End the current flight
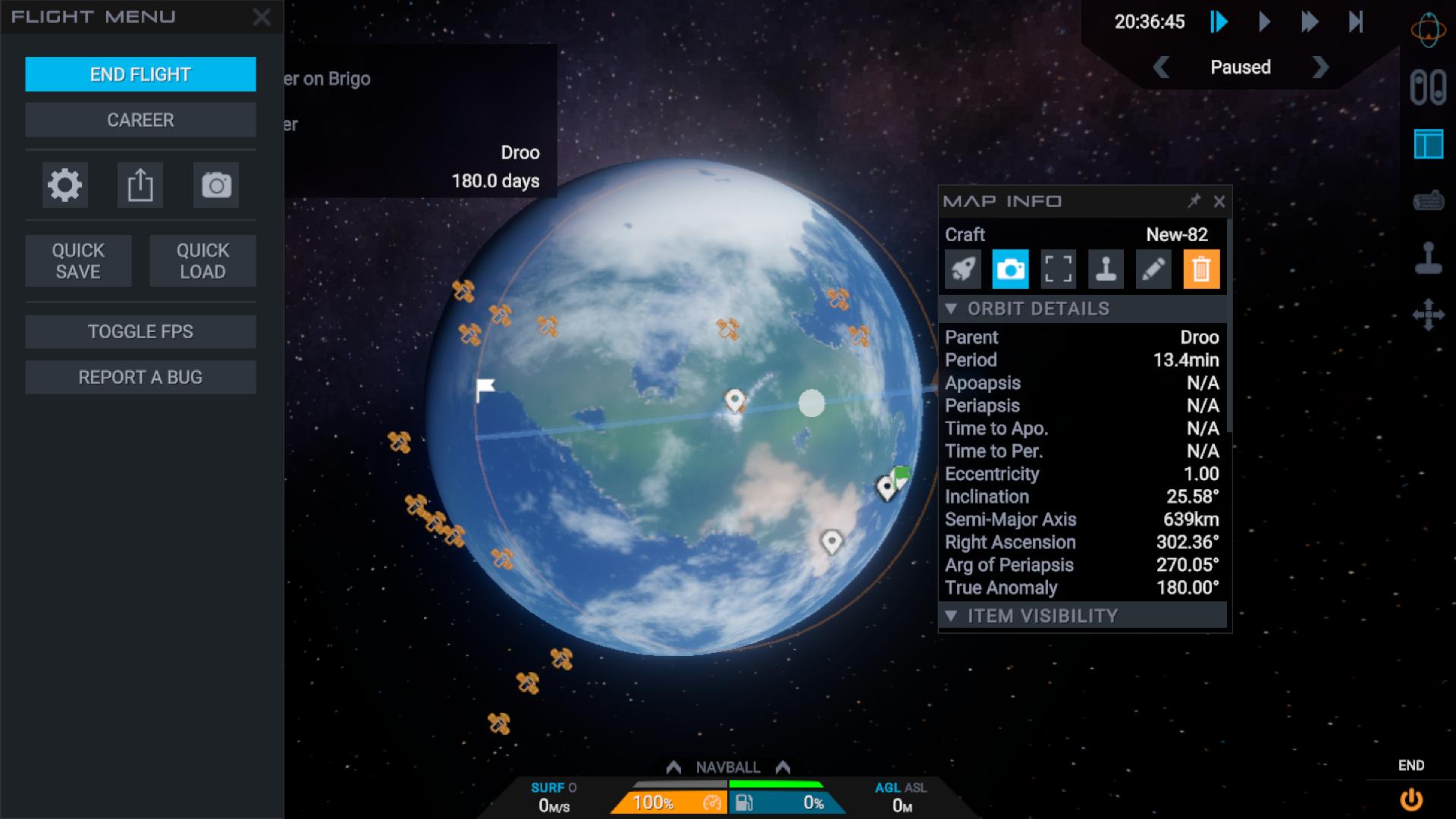This screenshot has height=819, width=1456. coord(140,74)
